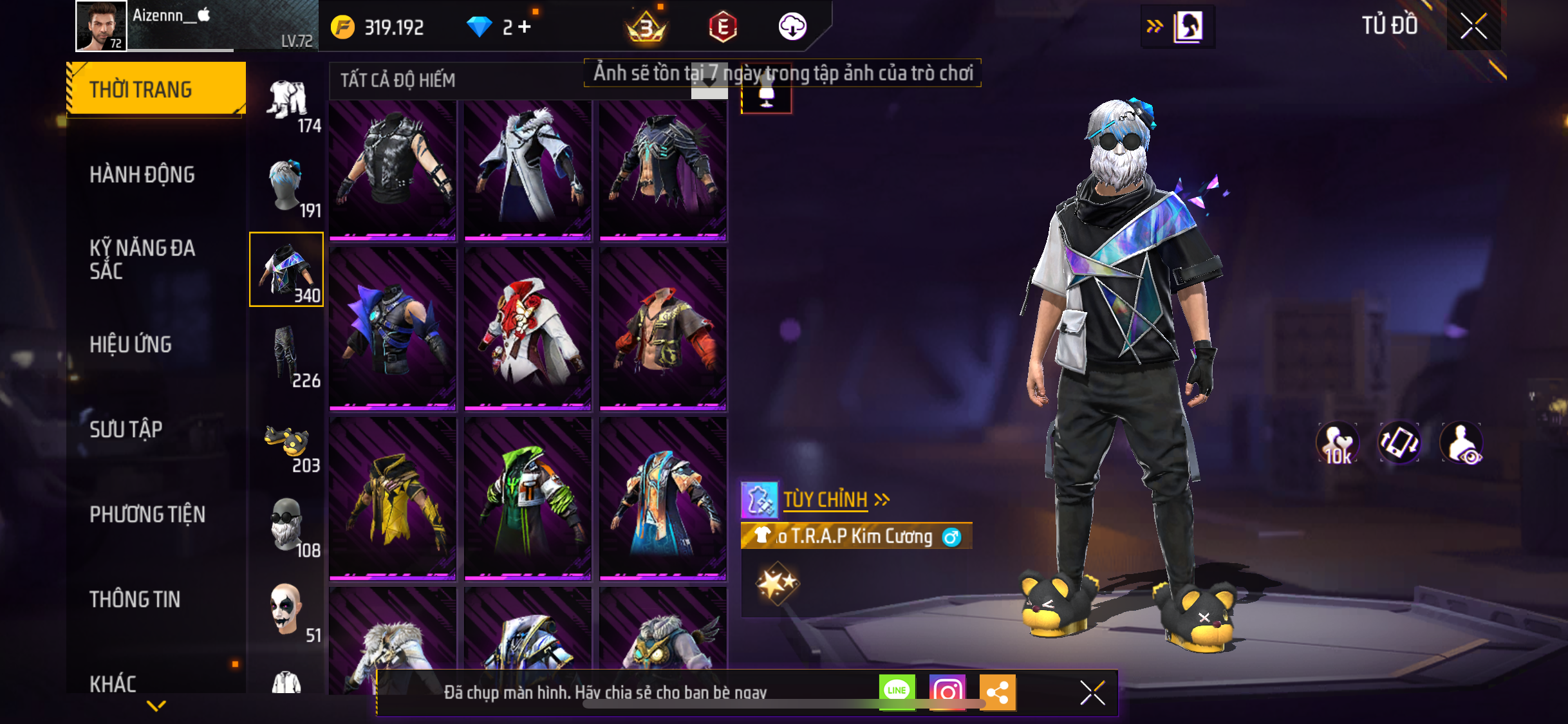Open the Thời Trang tab

point(156,89)
